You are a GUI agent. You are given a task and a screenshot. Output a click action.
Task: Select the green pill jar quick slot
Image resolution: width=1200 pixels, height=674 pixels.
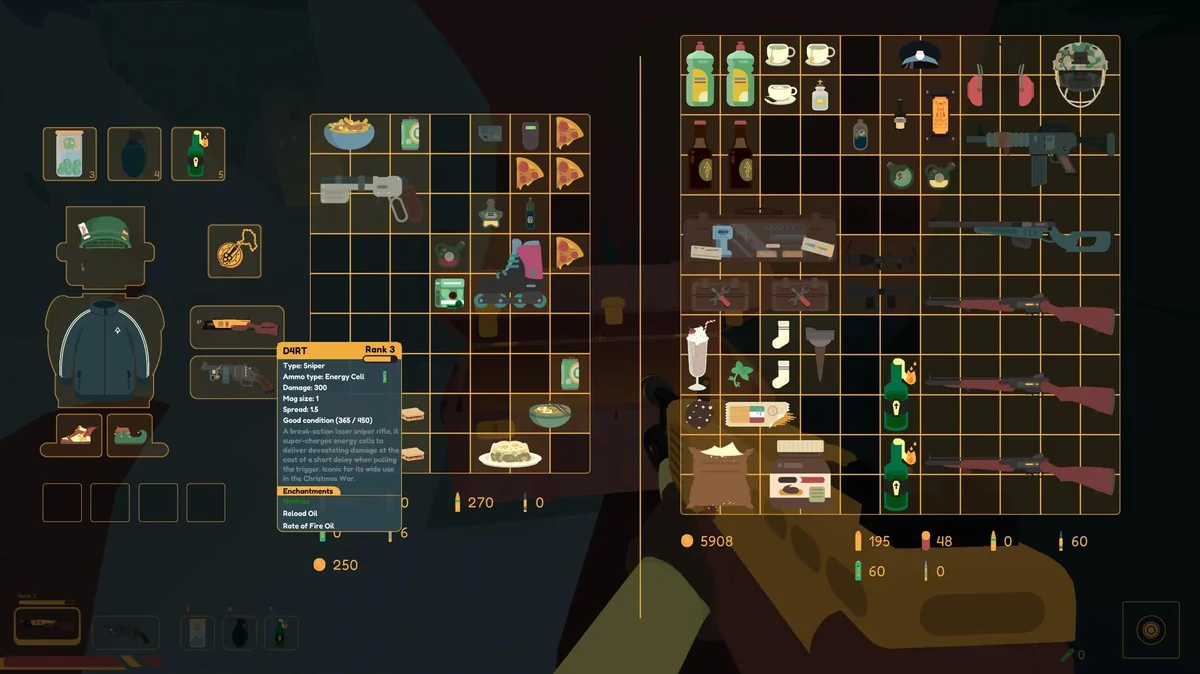70,154
